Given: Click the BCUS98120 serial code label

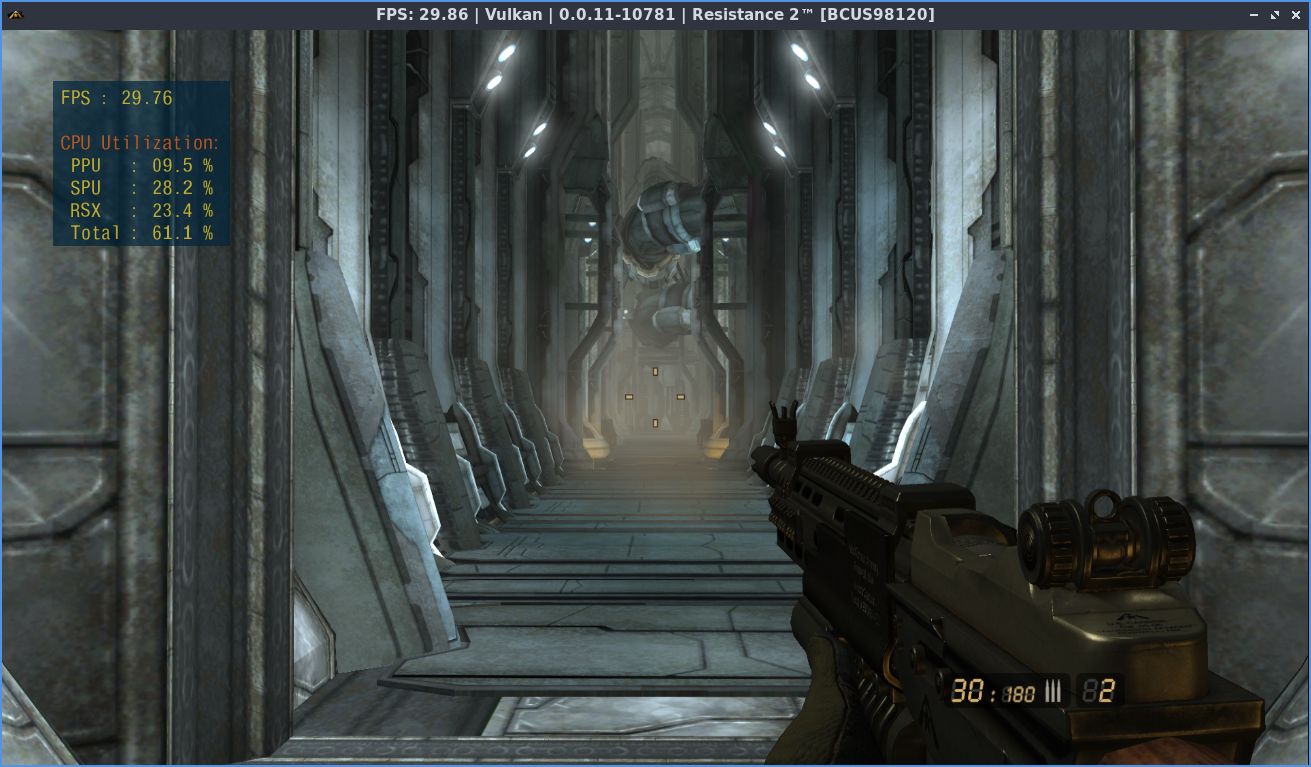Looking at the screenshot, I should pos(877,14).
